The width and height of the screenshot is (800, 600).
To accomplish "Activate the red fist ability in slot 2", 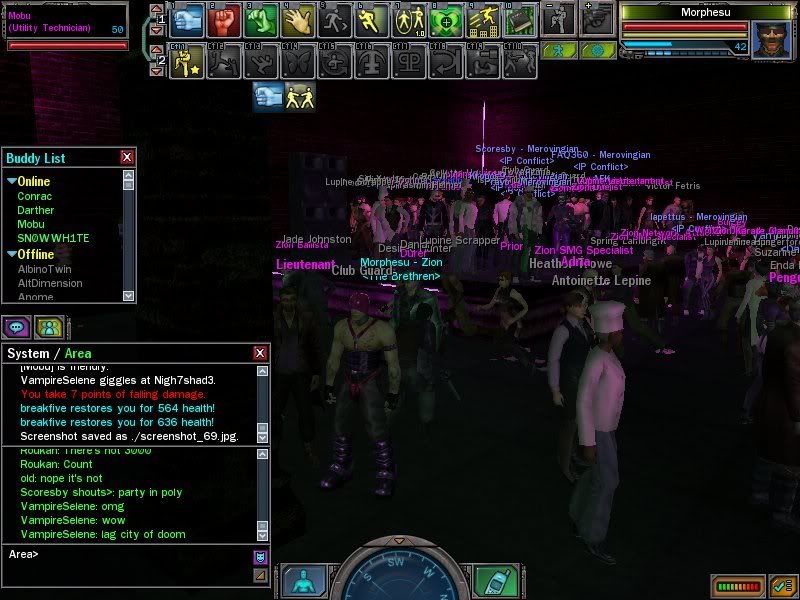I will coord(225,18).
